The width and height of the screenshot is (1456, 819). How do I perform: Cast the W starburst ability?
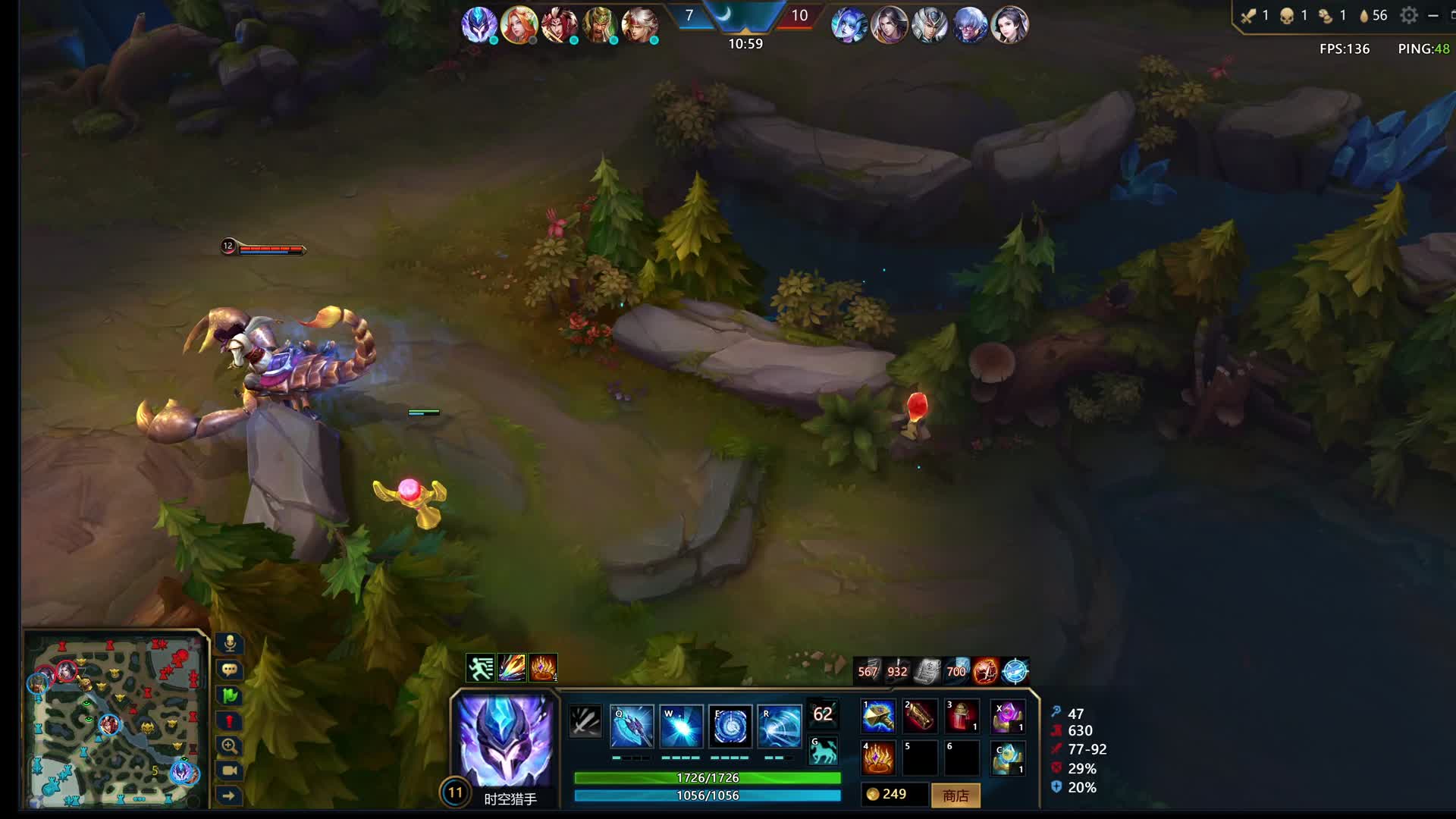coord(681,726)
